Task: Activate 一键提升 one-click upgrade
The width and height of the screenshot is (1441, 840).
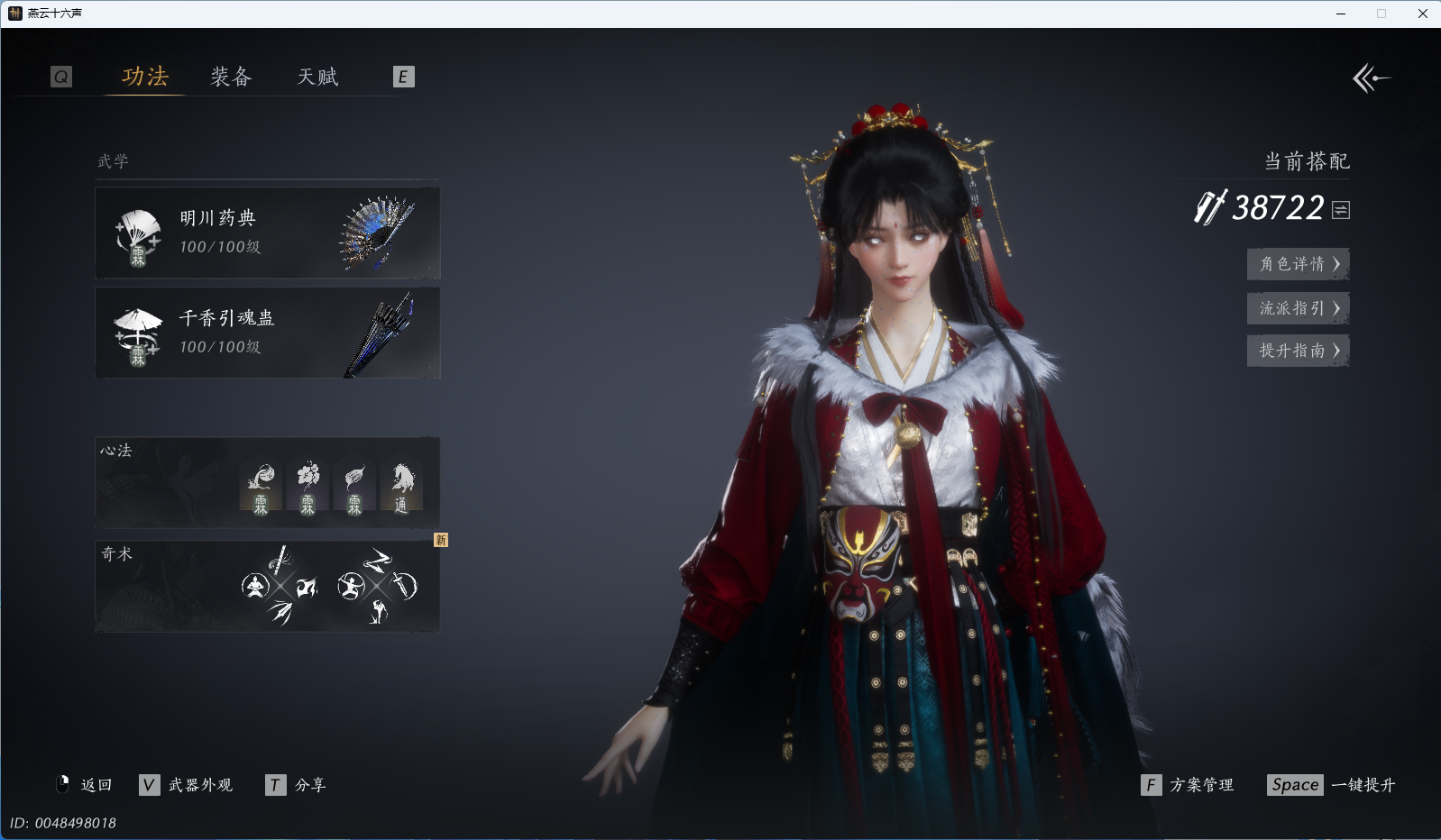Action: pyautogui.click(x=1331, y=785)
